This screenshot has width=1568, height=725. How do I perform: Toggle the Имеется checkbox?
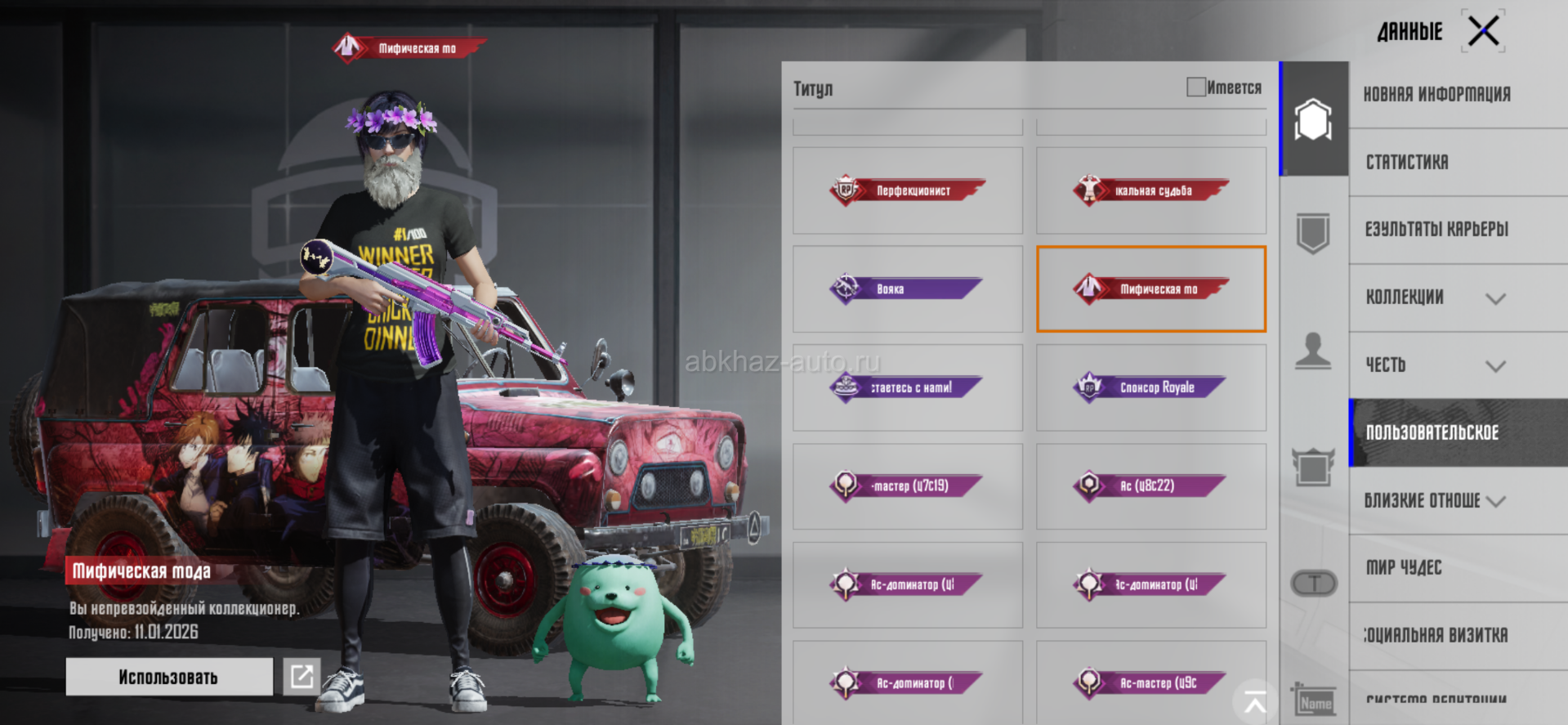[1196, 87]
